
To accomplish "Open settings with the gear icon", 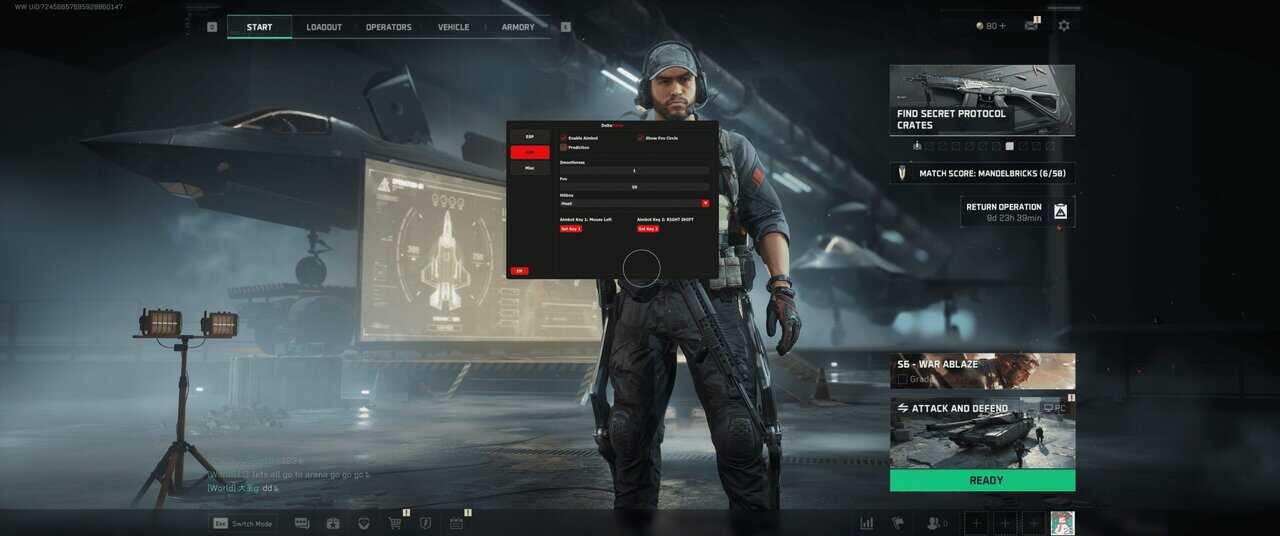I will click(x=1064, y=26).
